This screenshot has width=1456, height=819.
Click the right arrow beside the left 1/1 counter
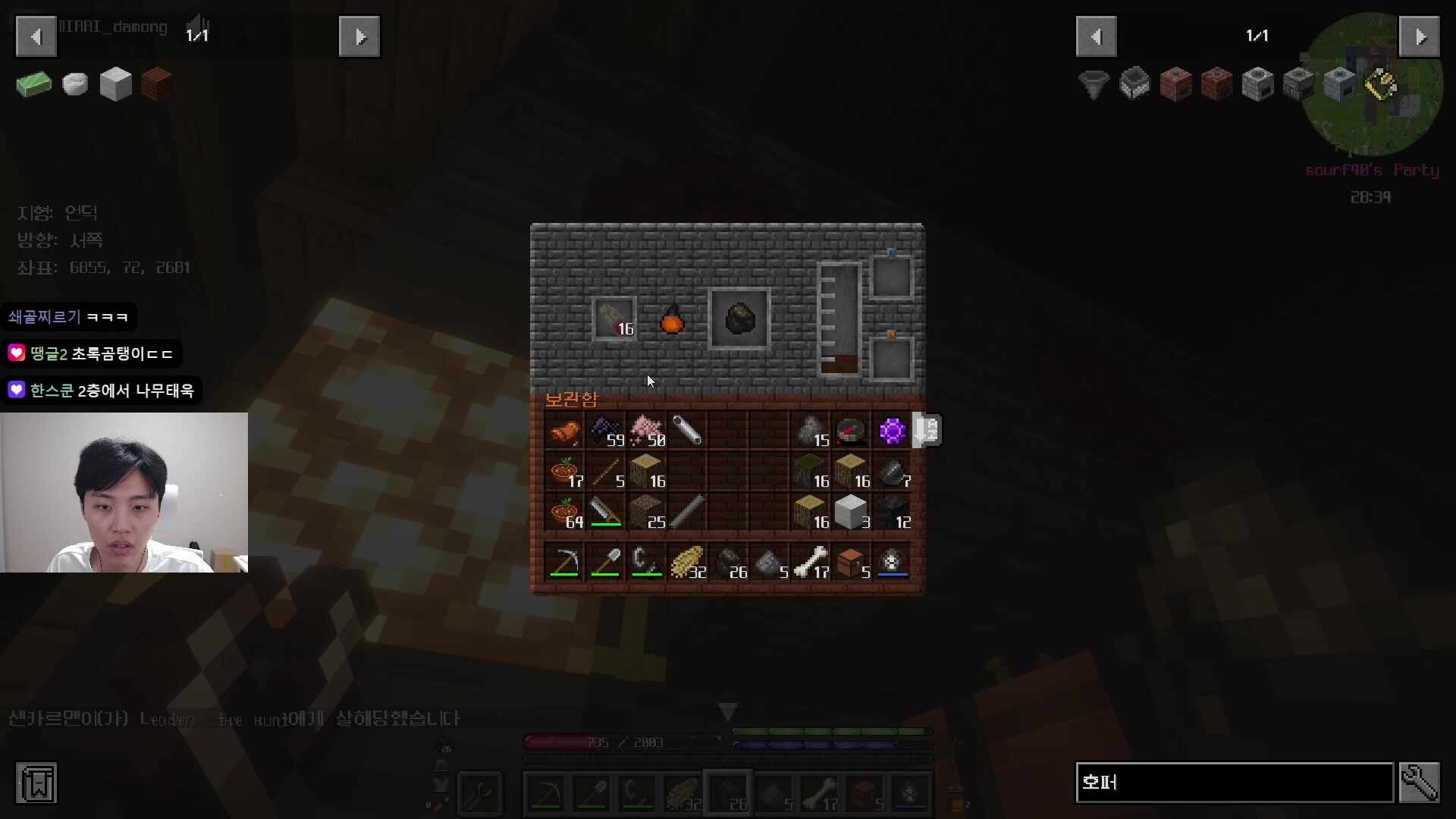(x=359, y=36)
